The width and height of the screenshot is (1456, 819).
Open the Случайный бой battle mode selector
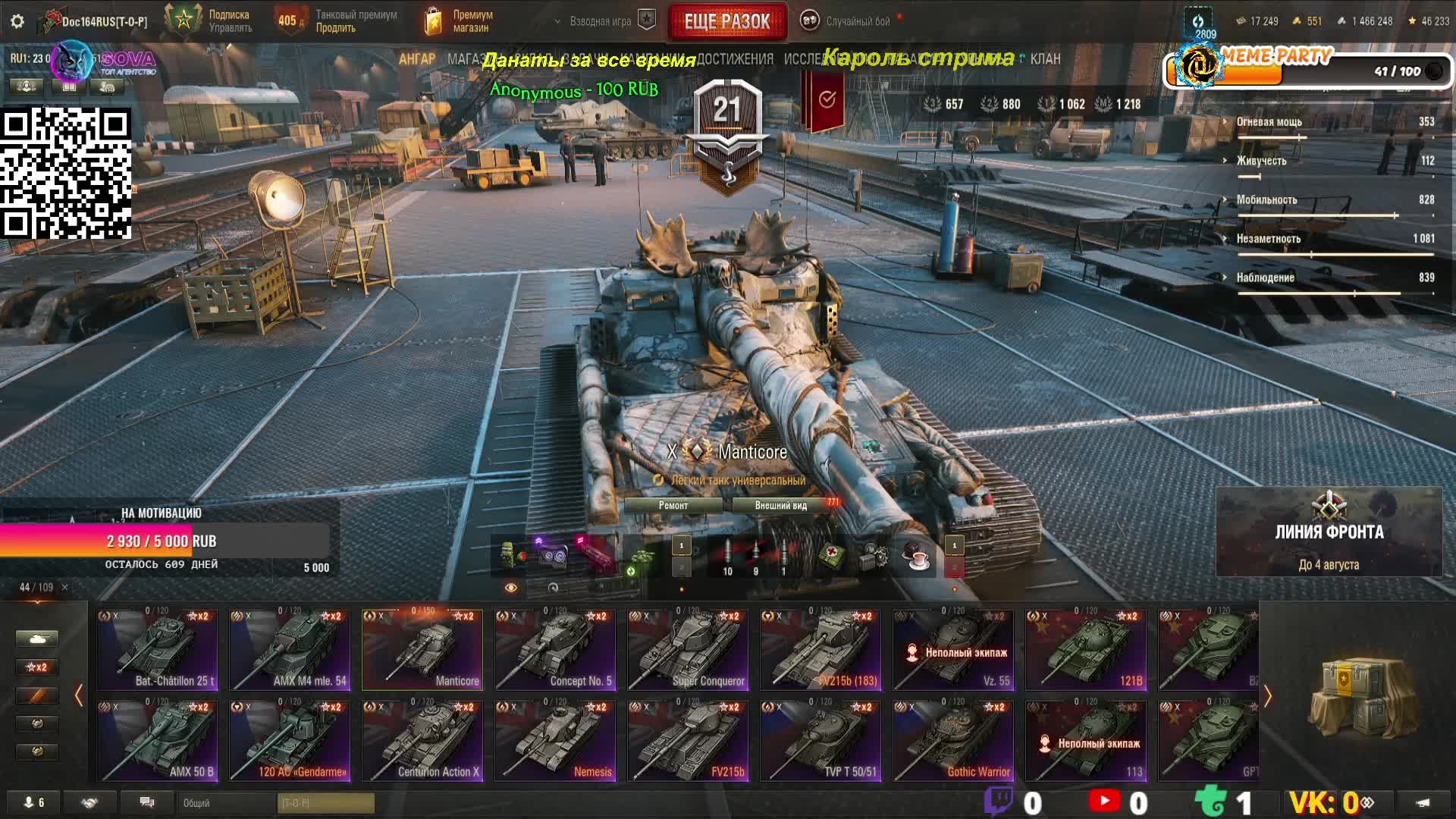[857, 21]
